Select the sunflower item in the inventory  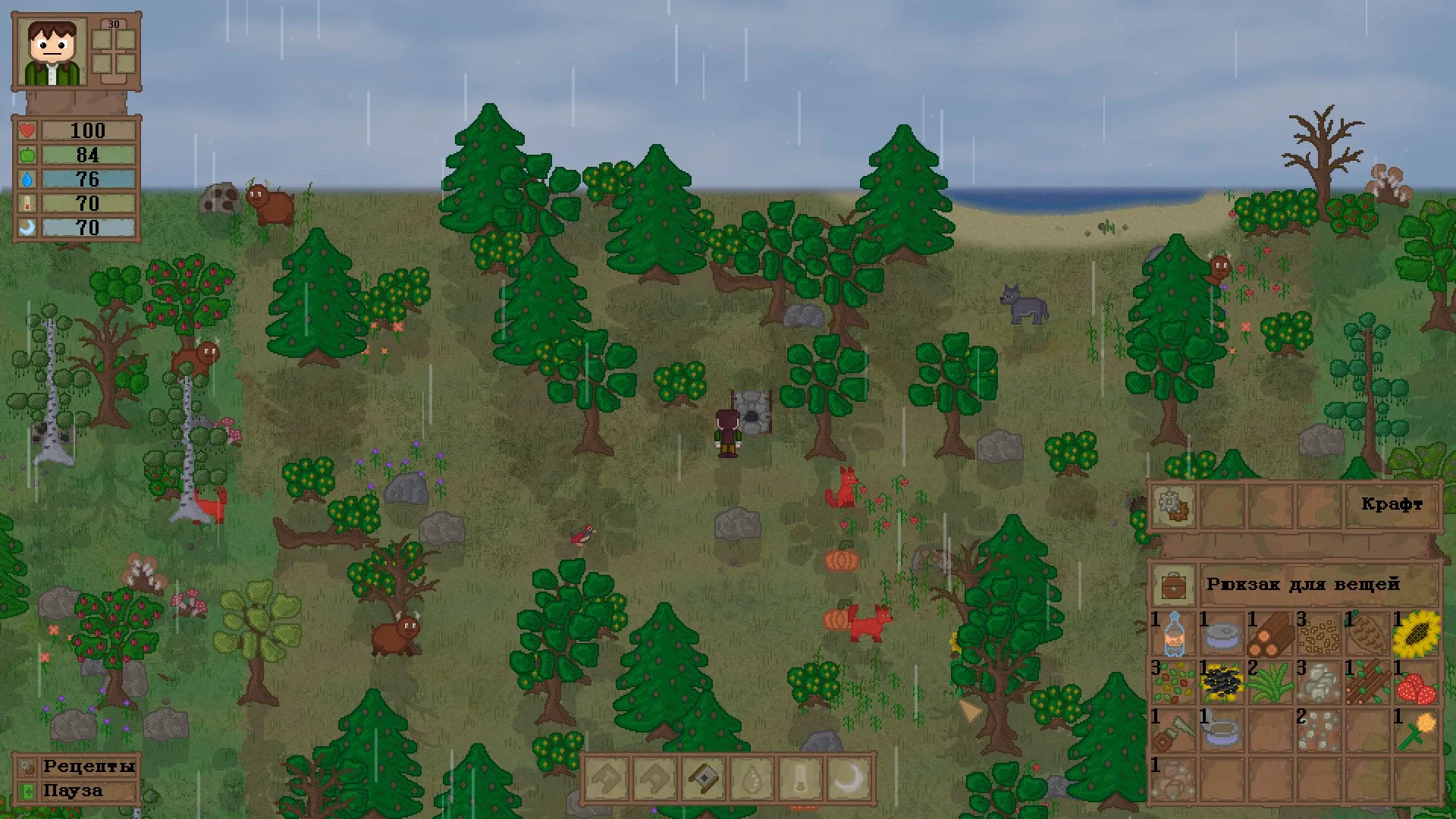tap(1417, 634)
